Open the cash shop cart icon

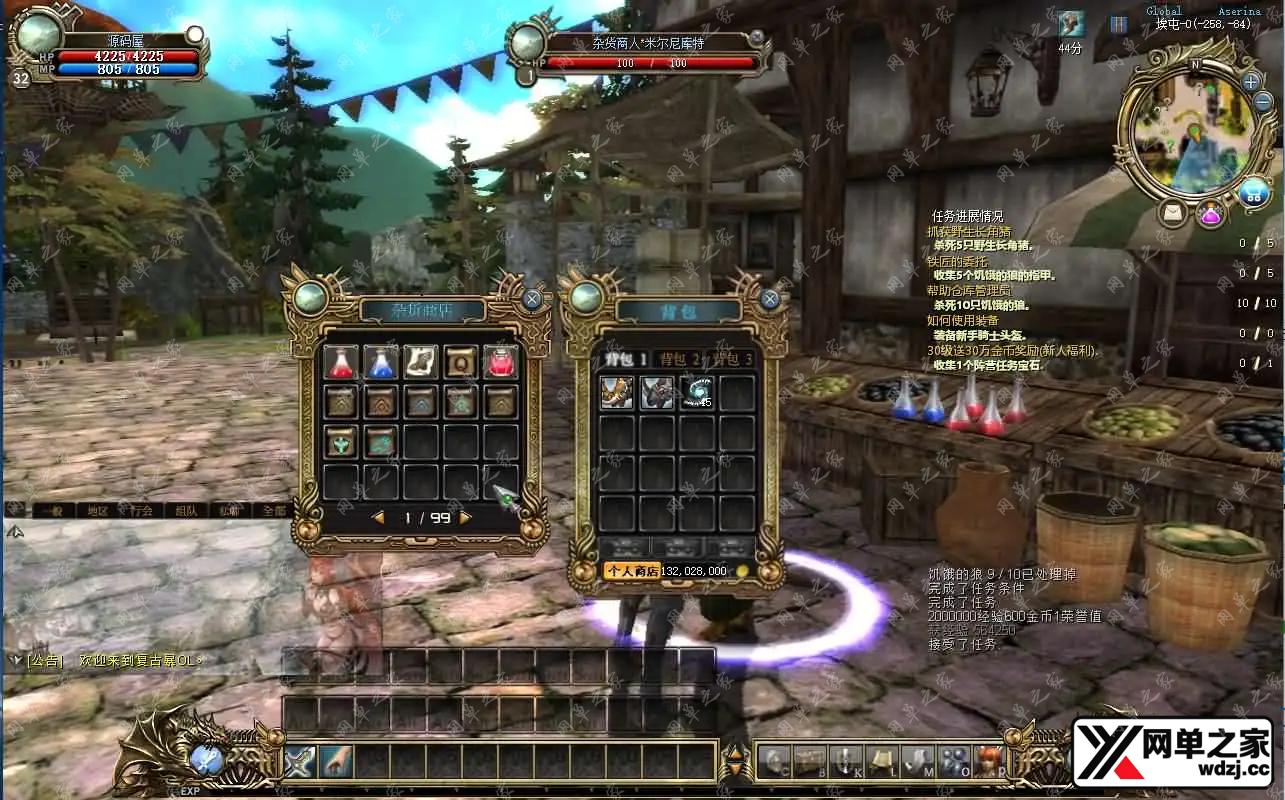pyautogui.click(x=1254, y=192)
